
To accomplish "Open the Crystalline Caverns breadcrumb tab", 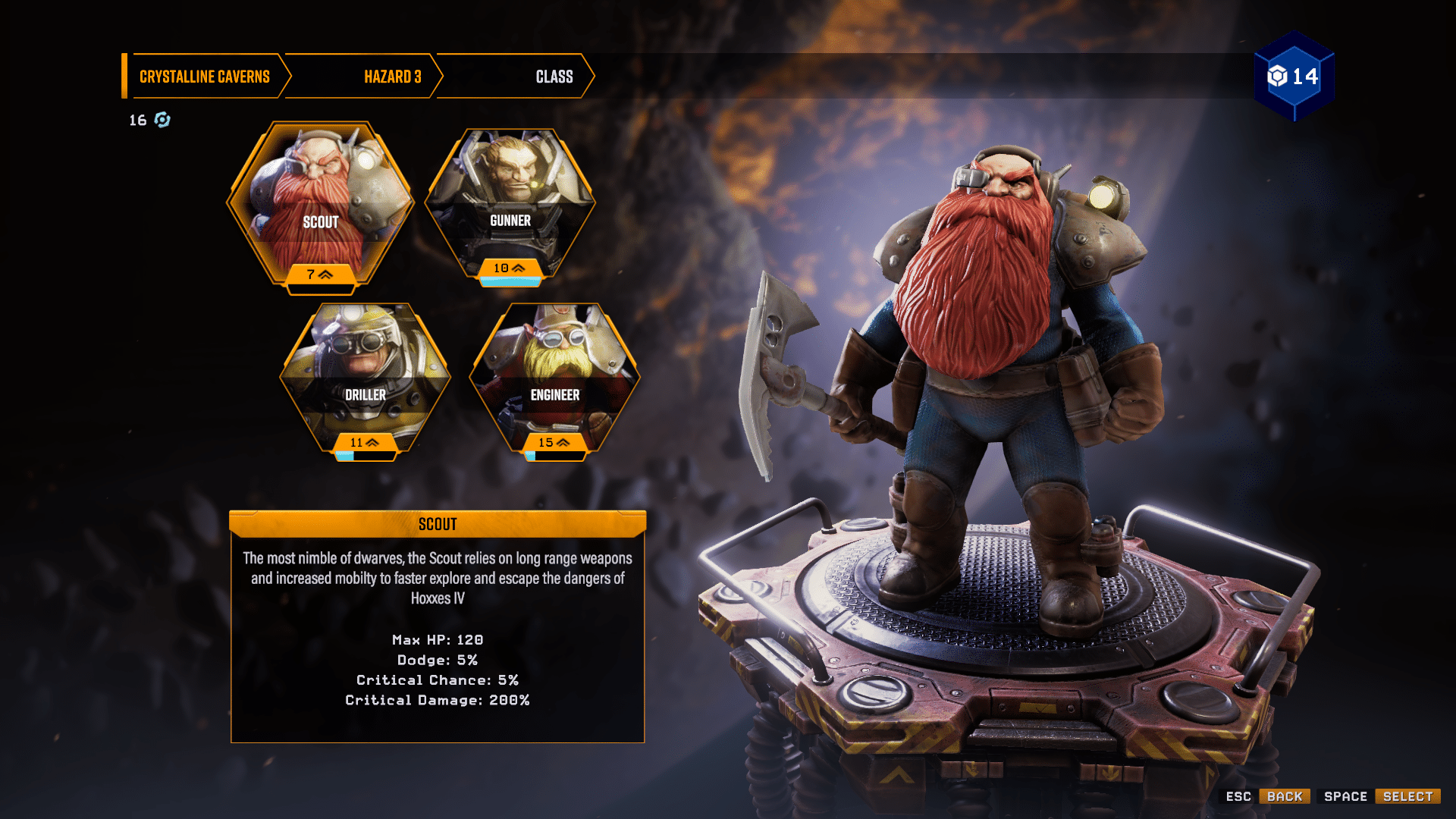I will 203,76.
